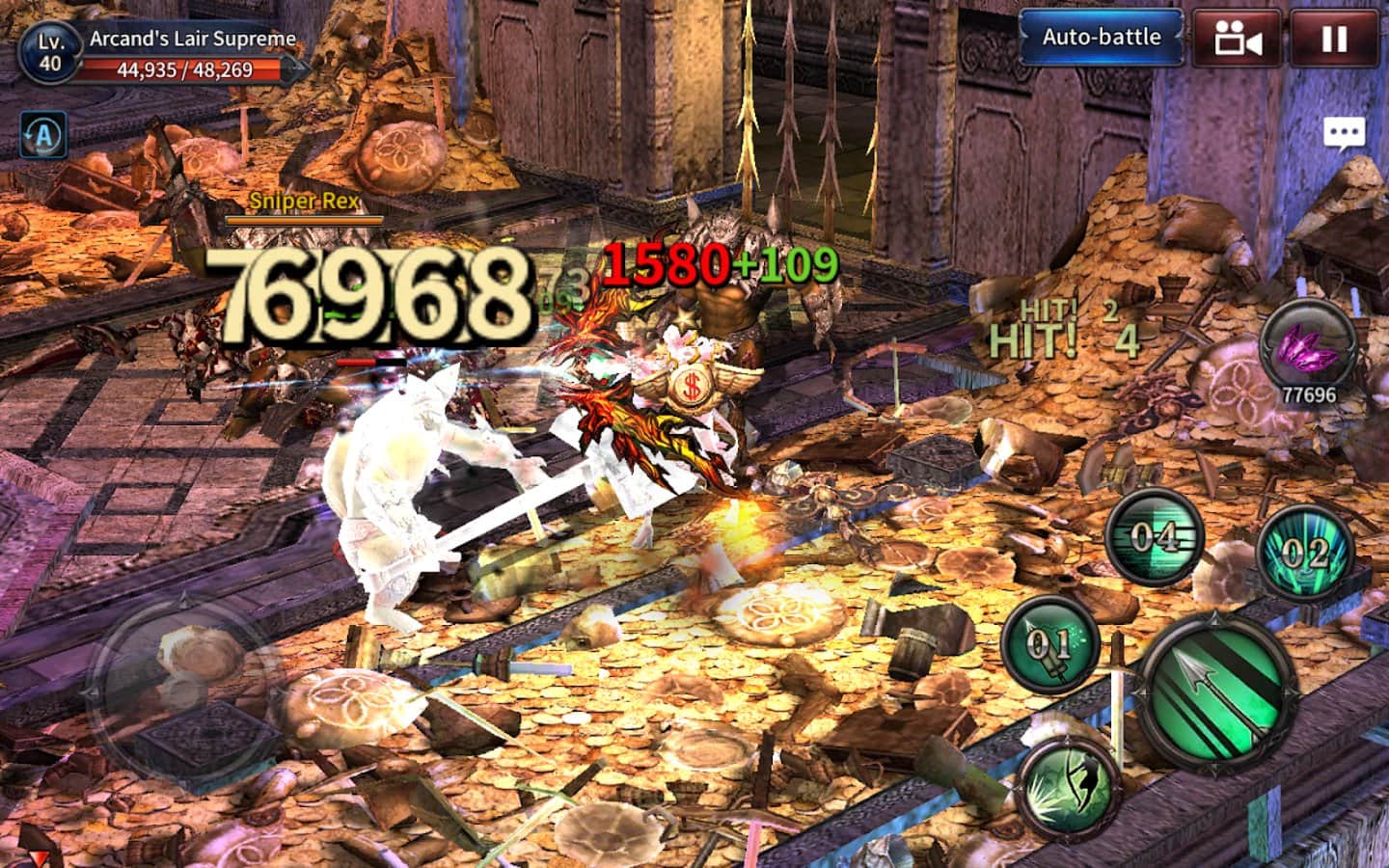Open the chat speech bubble
This screenshot has width=1389, height=868.
pyautogui.click(x=1344, y=133)
